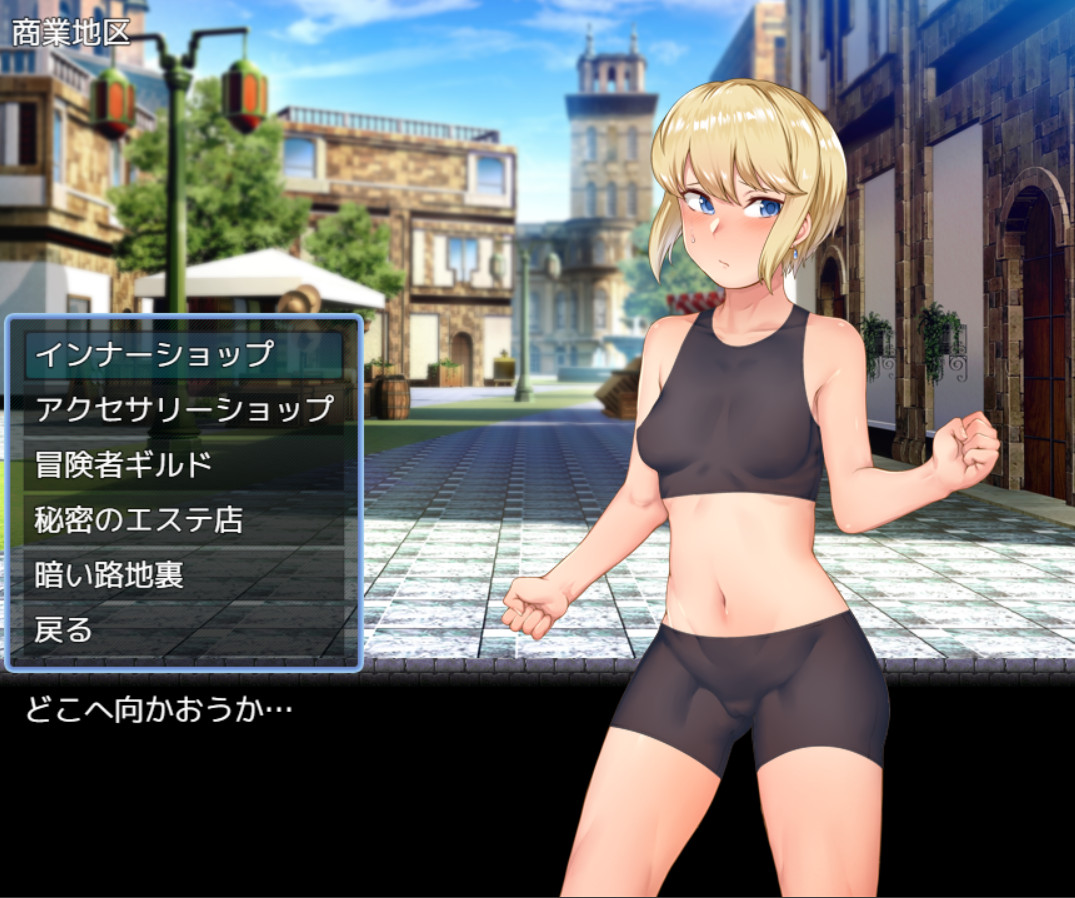The height and width of the screenshot is (898, 1075).
Task: Choose アクセサリーショップ from the list
Action: click(183, 409)
